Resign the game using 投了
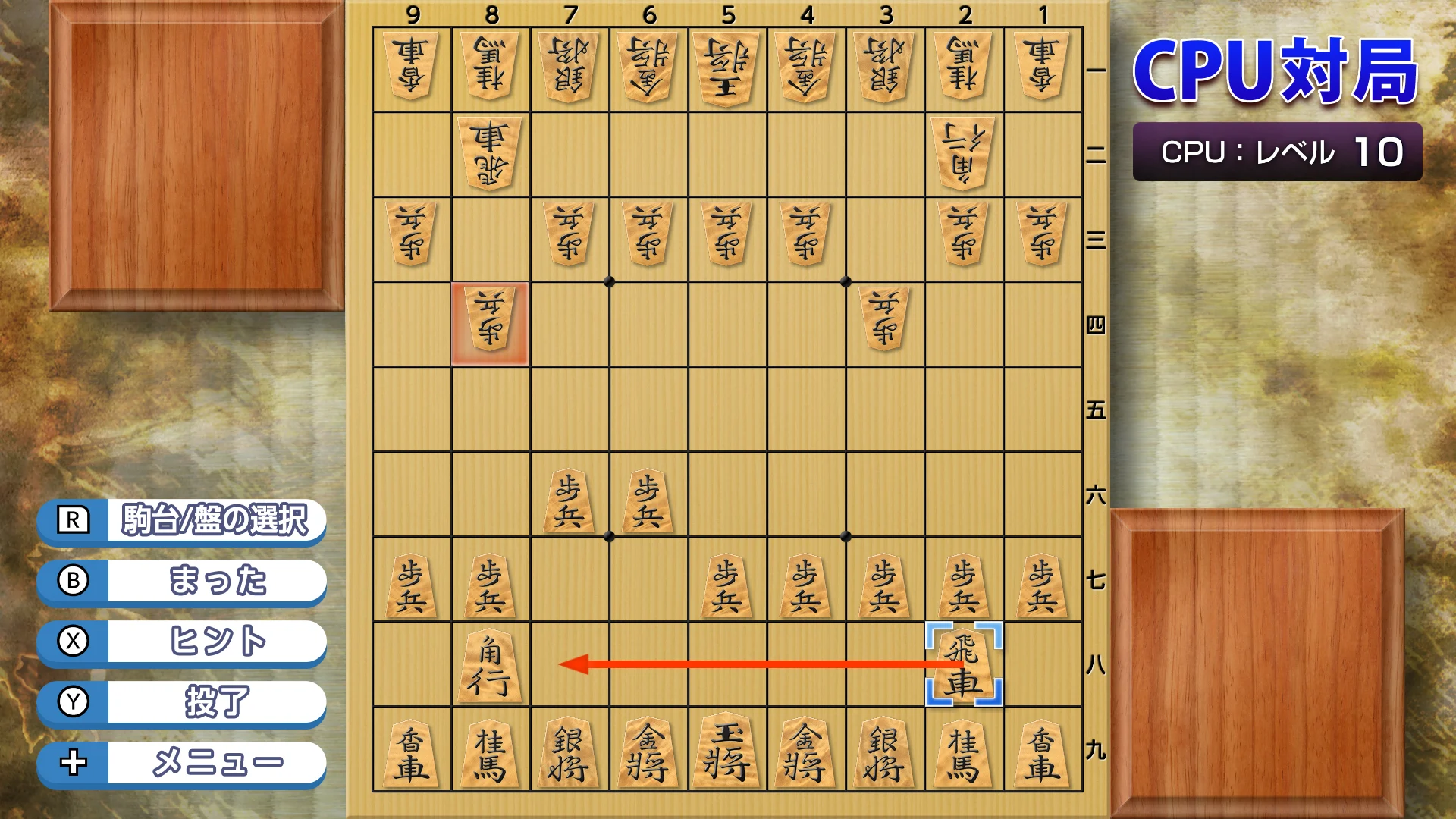This screenshot has width=1456, height=819. click(180, 701)
